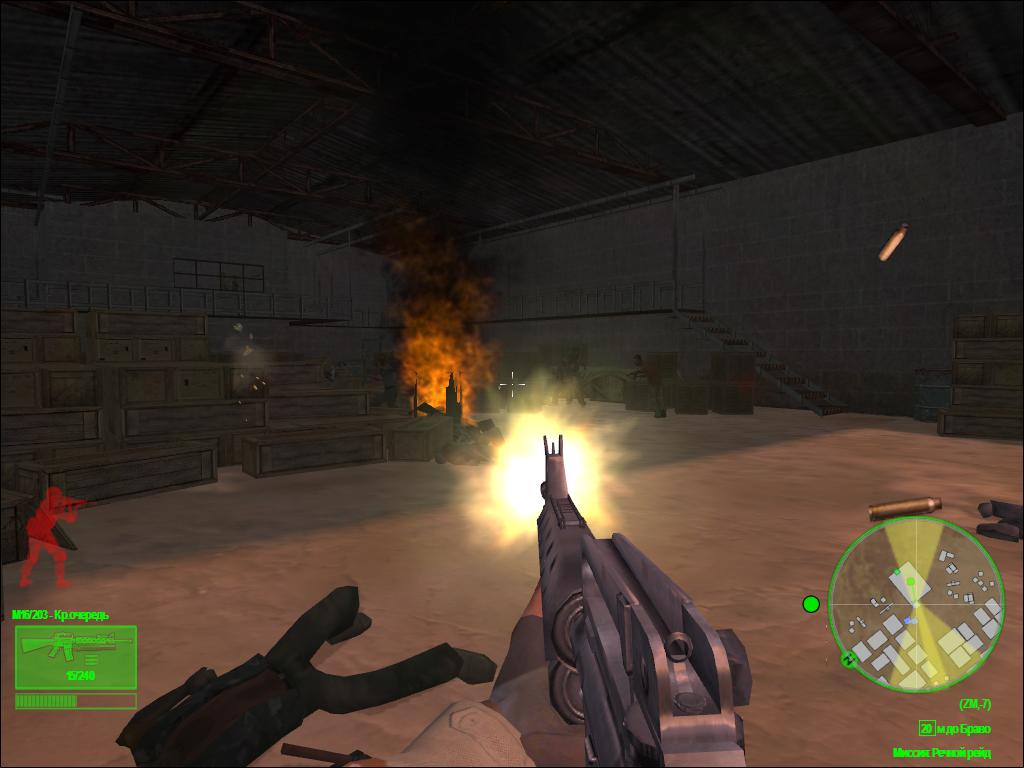Screen dimensions: 1024x768
Task: Click the green dot beside the minimap
Action: coord(811,604)
